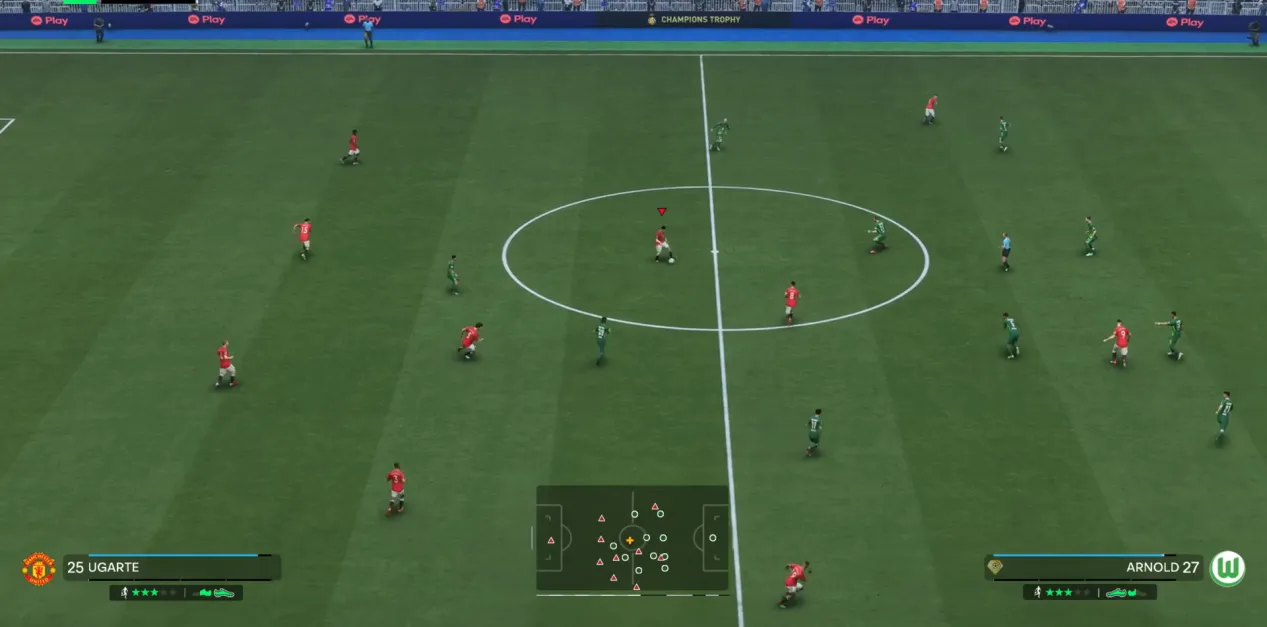The width and height of the screenshot is (1267, 627).
Task: Click the Ugarte 25 player name panel
Action: point(171,568)
